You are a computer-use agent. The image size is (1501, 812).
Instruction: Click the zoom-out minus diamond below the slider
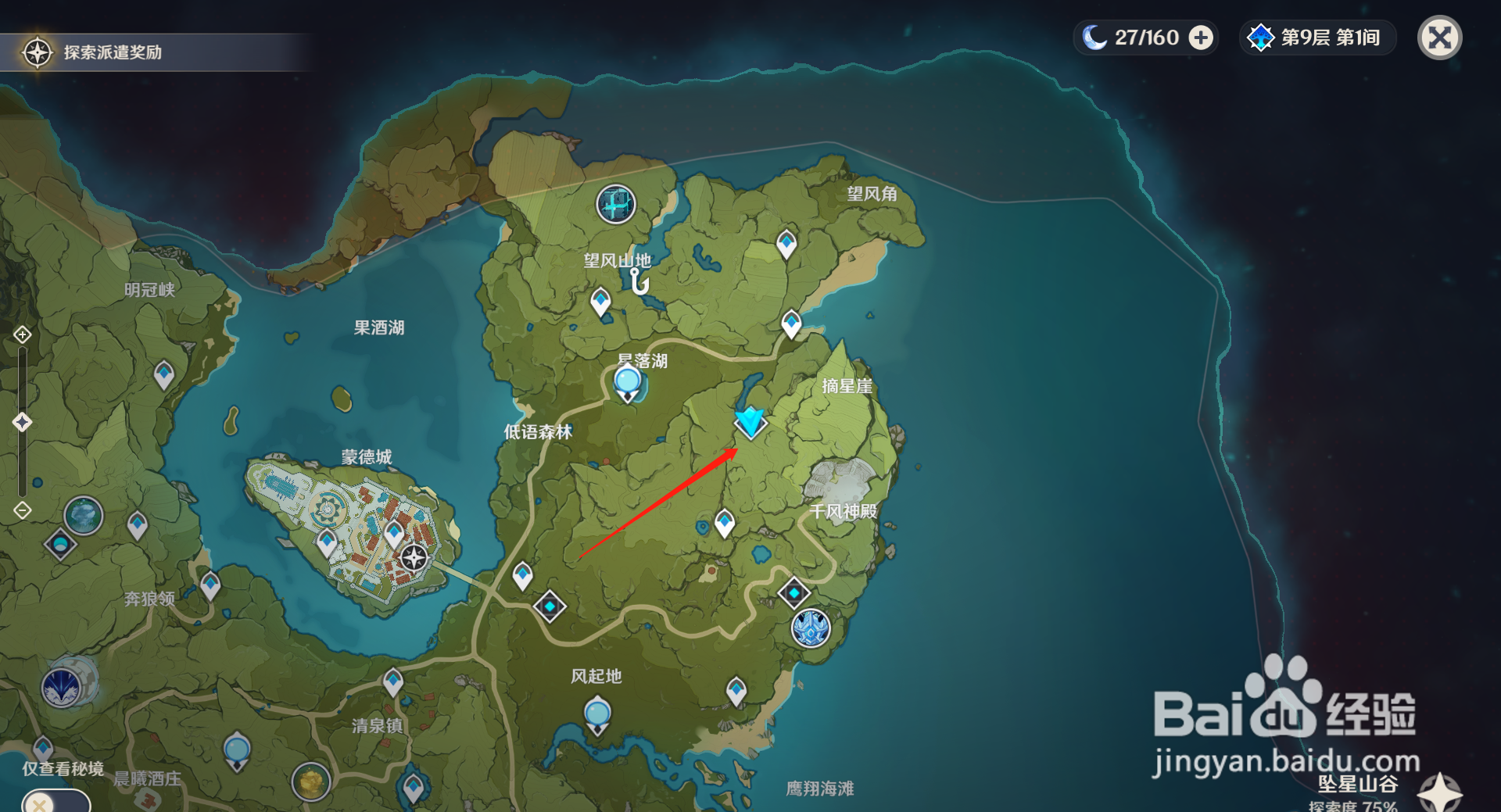click(x=23, y=510)
